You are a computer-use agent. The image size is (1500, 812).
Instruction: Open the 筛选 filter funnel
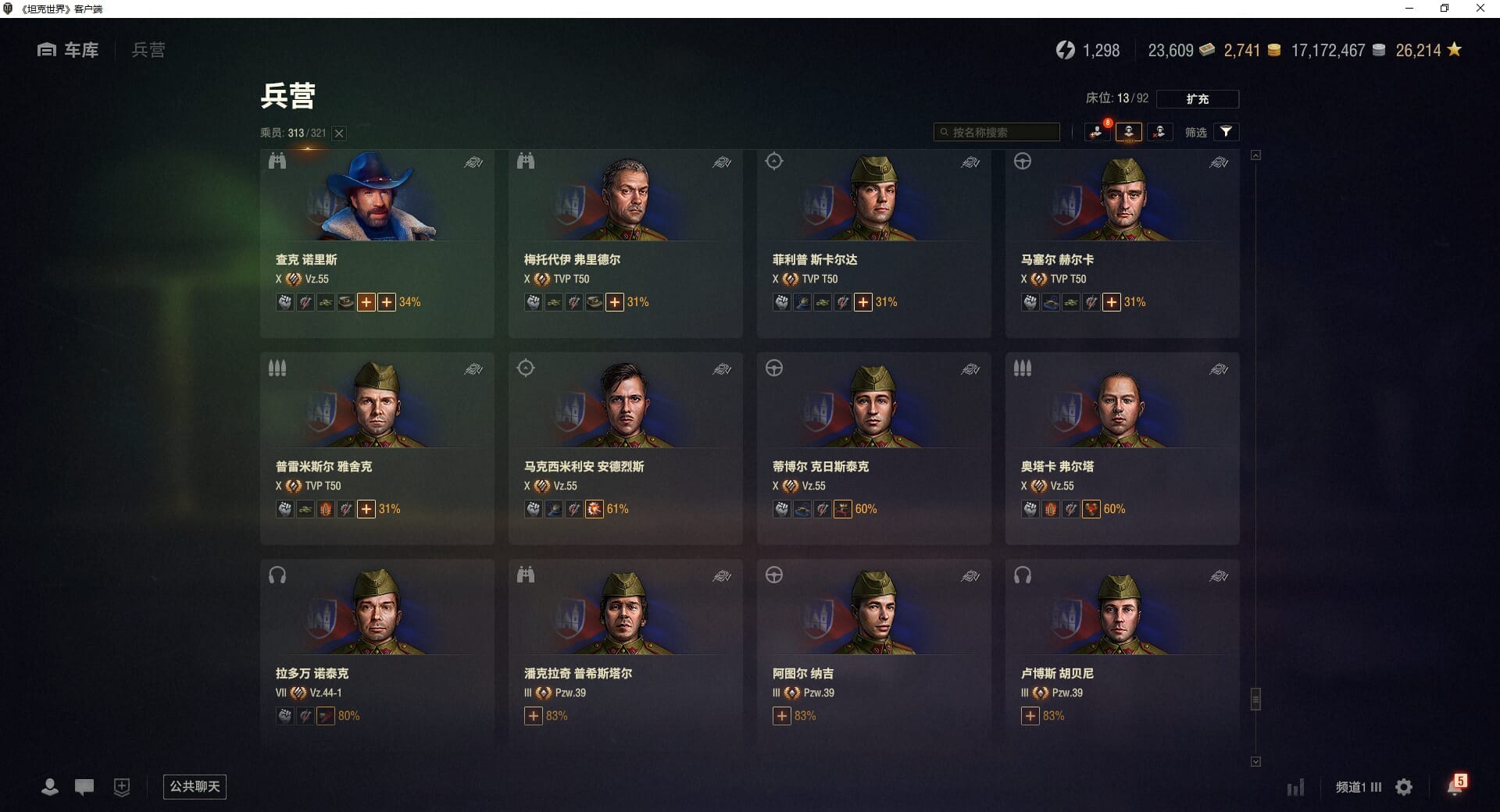pyautogui.click(x=1226, y=132)
